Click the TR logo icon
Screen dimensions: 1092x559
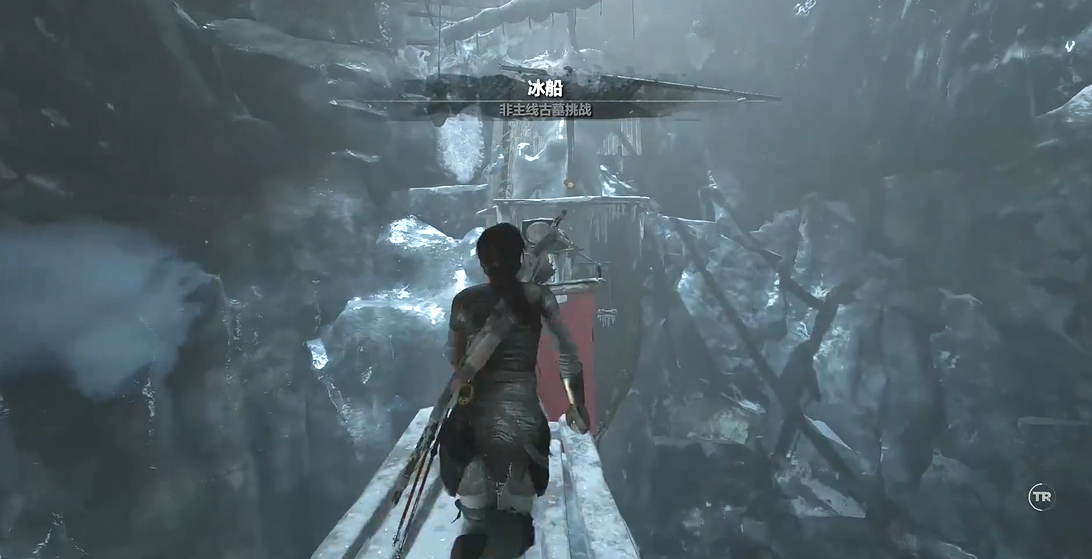pyautogui.click(x=1042, y=497)
